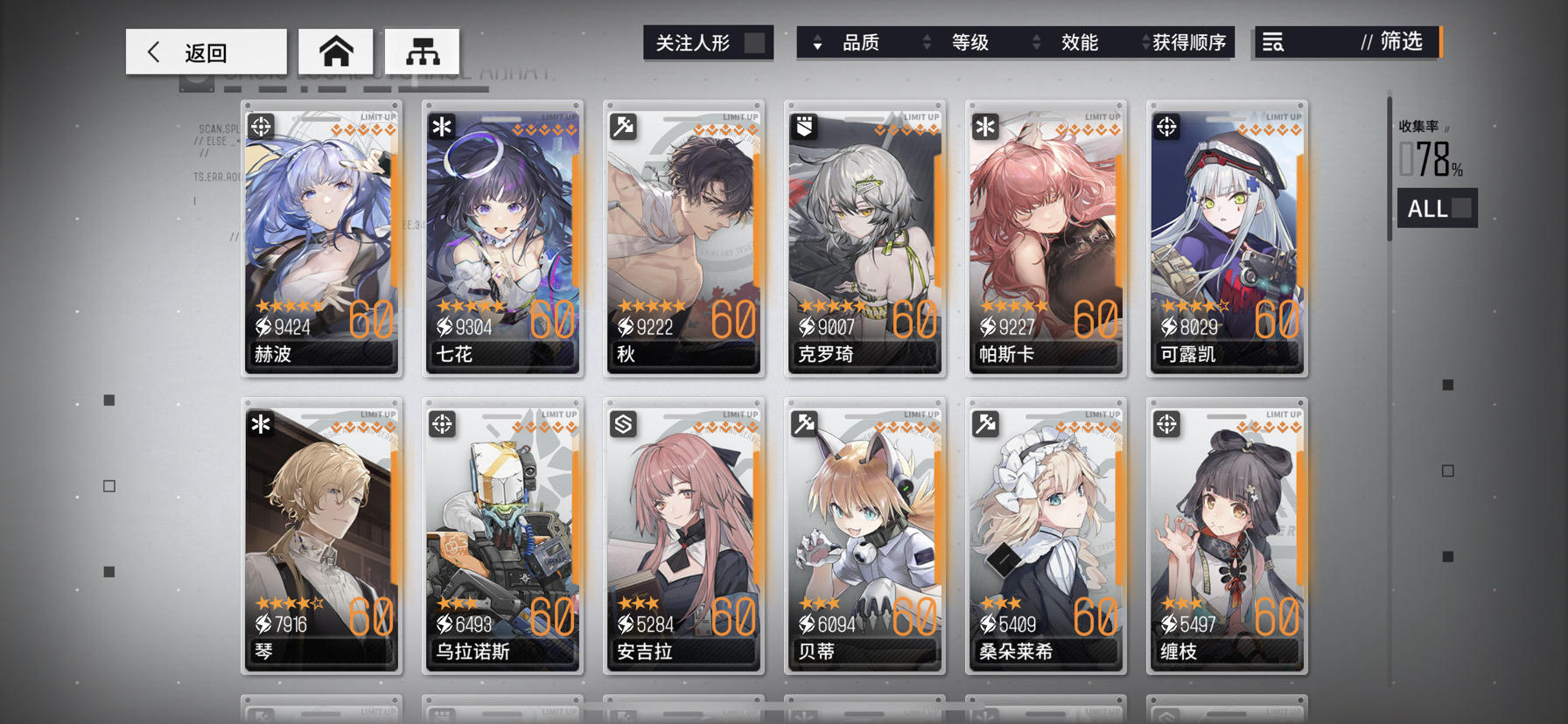Open the formation structure icon beside home
1568x724 pixels.
point(421,51)
